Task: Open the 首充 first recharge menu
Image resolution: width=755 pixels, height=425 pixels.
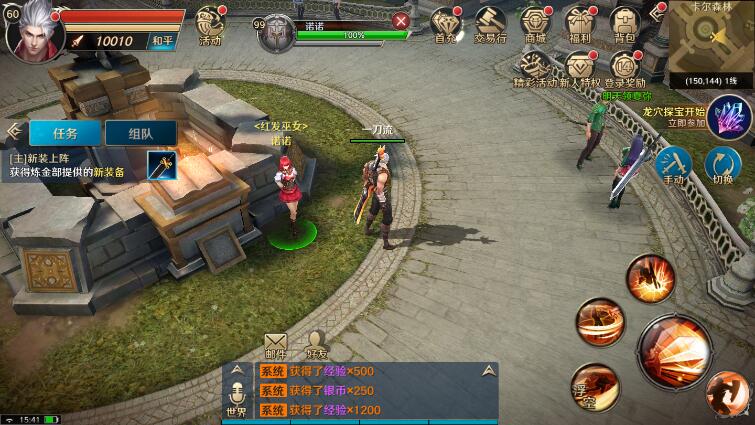Action: pyautogui.click(x=445, y=25)
